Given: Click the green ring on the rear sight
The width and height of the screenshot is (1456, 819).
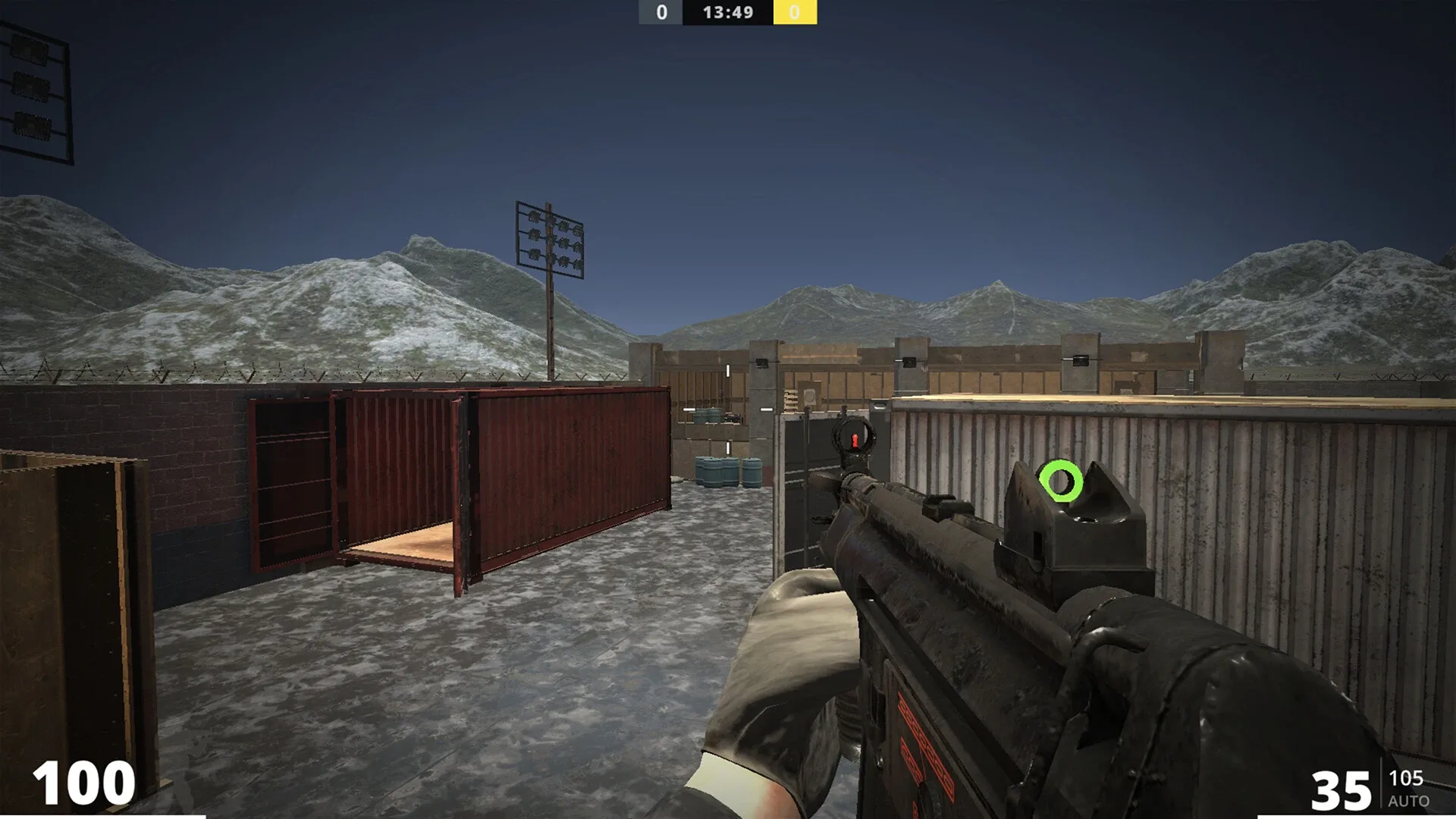Looking at the screenshot, I should pyautogui.click(x=1062, y=480).
